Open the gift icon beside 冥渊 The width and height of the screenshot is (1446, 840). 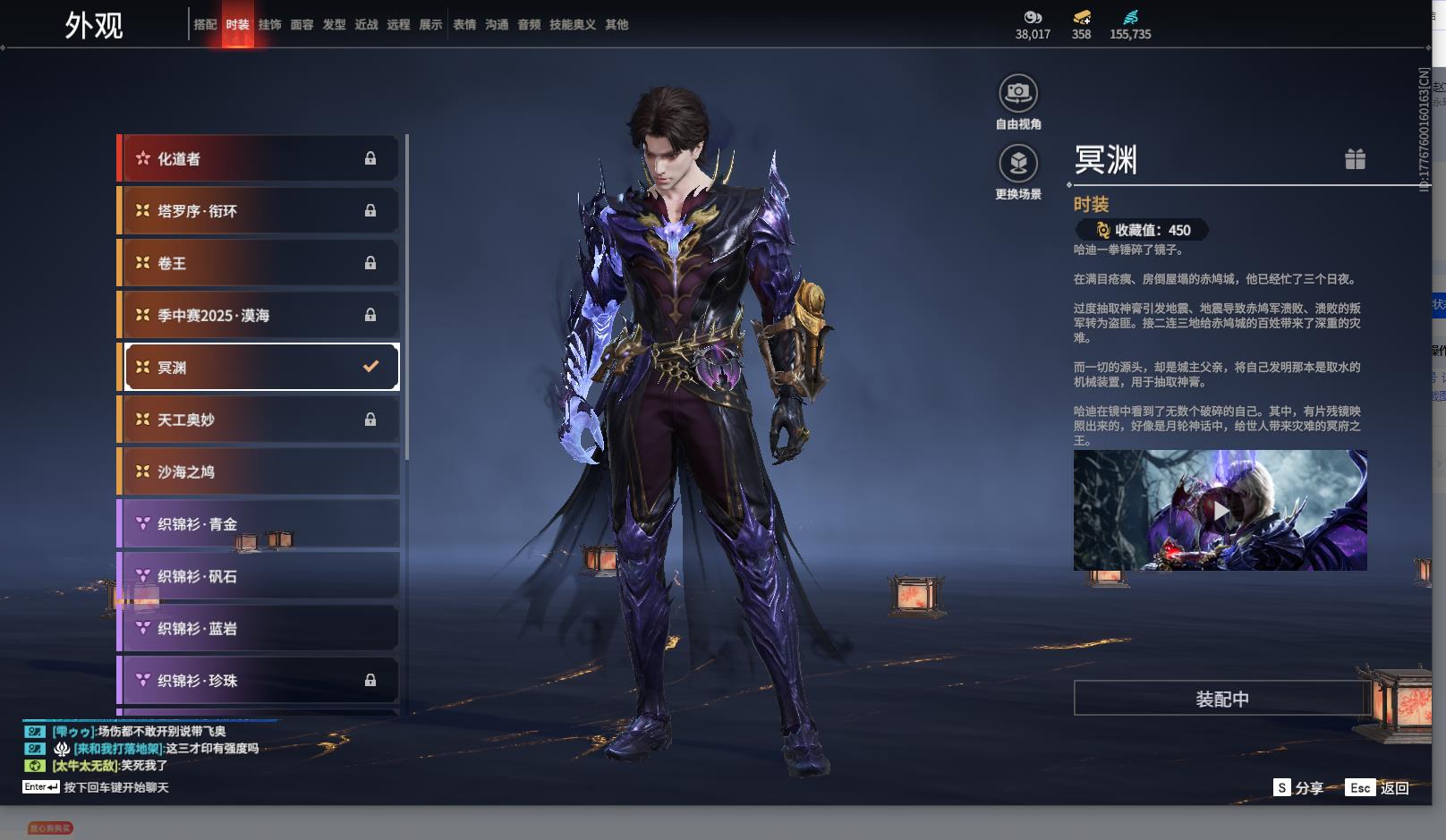(1355, 159)
